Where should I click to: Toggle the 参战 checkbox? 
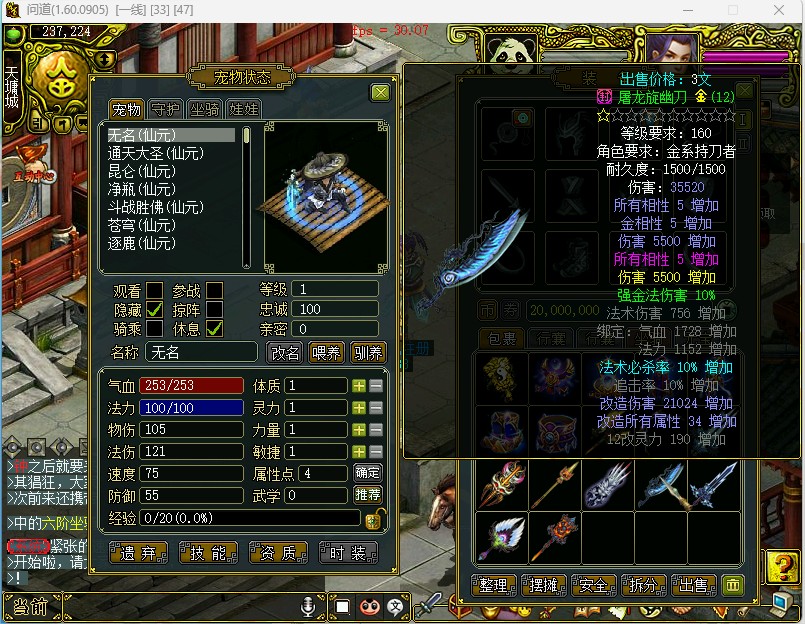click(215, 291)
